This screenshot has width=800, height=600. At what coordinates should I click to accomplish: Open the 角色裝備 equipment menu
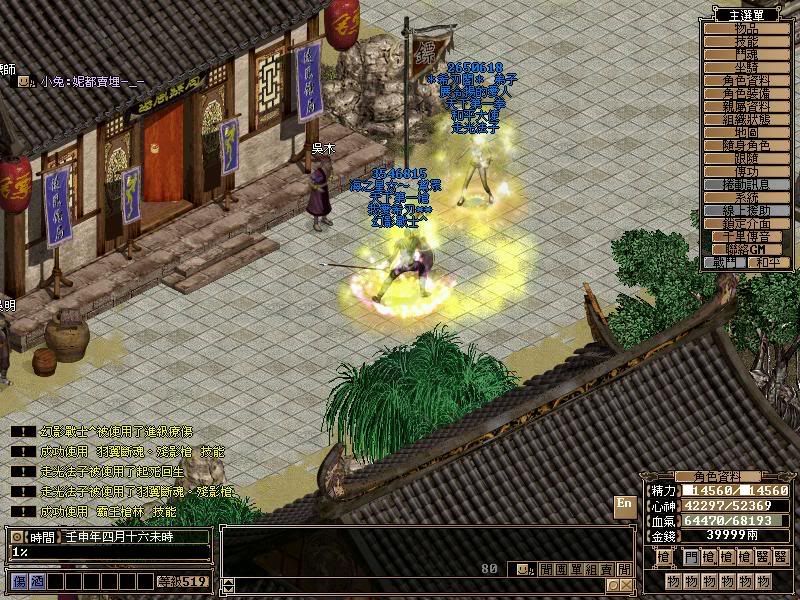click(x=746, y=93)
